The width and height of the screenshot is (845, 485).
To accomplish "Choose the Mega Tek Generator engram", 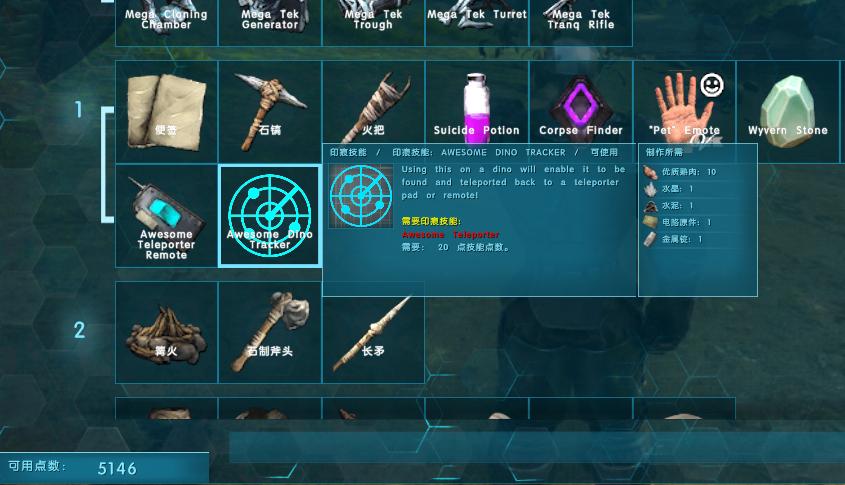I will click(x=270, y=22).
